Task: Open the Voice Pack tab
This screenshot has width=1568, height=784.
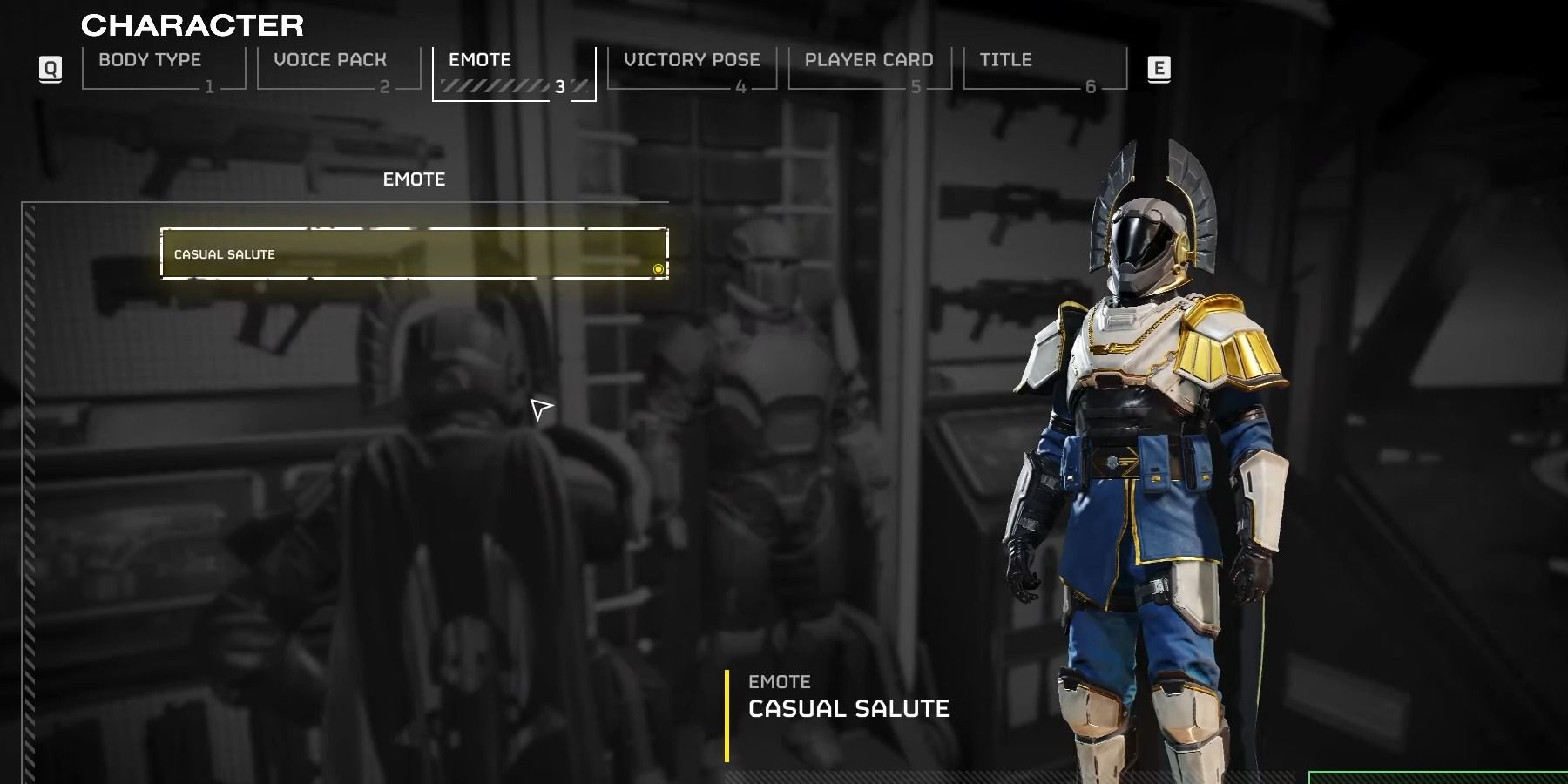Action: coord(338,68)
